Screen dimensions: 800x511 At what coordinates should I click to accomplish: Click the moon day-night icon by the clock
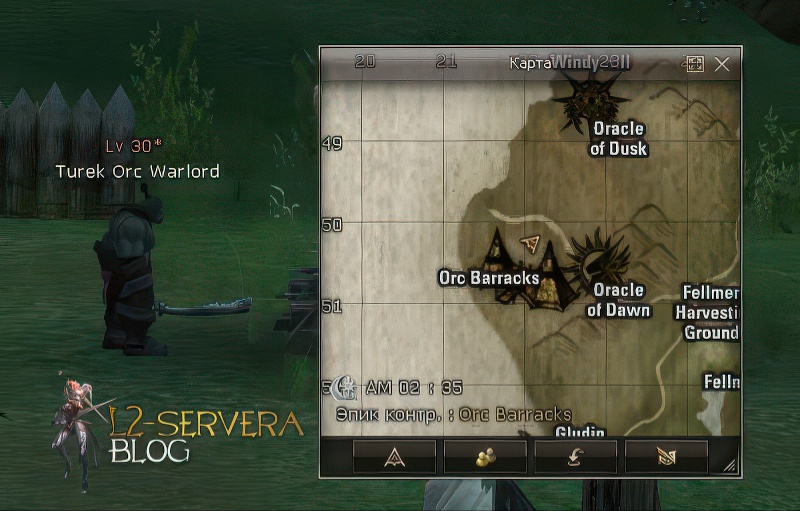[345, 387]
